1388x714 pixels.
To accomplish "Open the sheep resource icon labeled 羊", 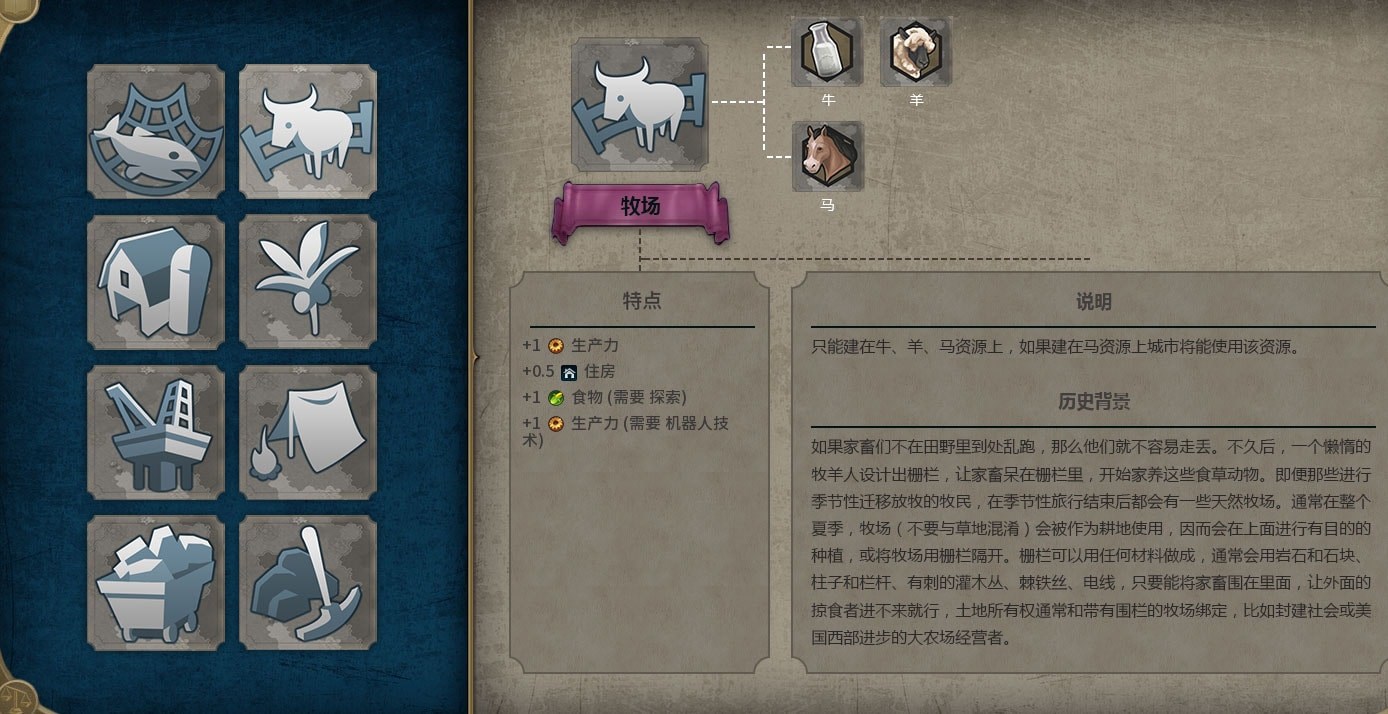I will (916, 52).
